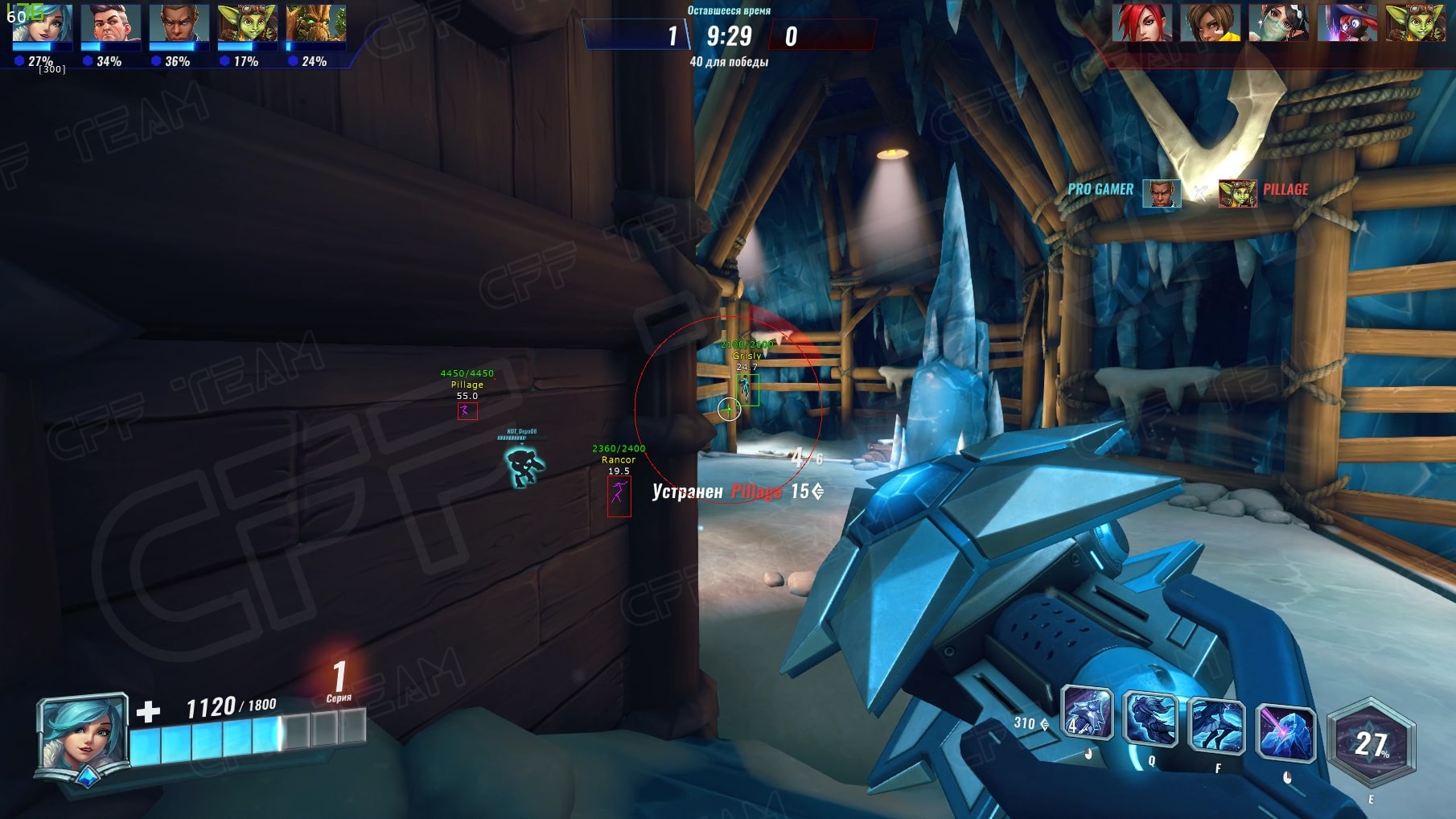This screenshot has width=1456, height=819.
Task: Select Evie's portrait in the ally team row
Action: (x=43, y=23)
